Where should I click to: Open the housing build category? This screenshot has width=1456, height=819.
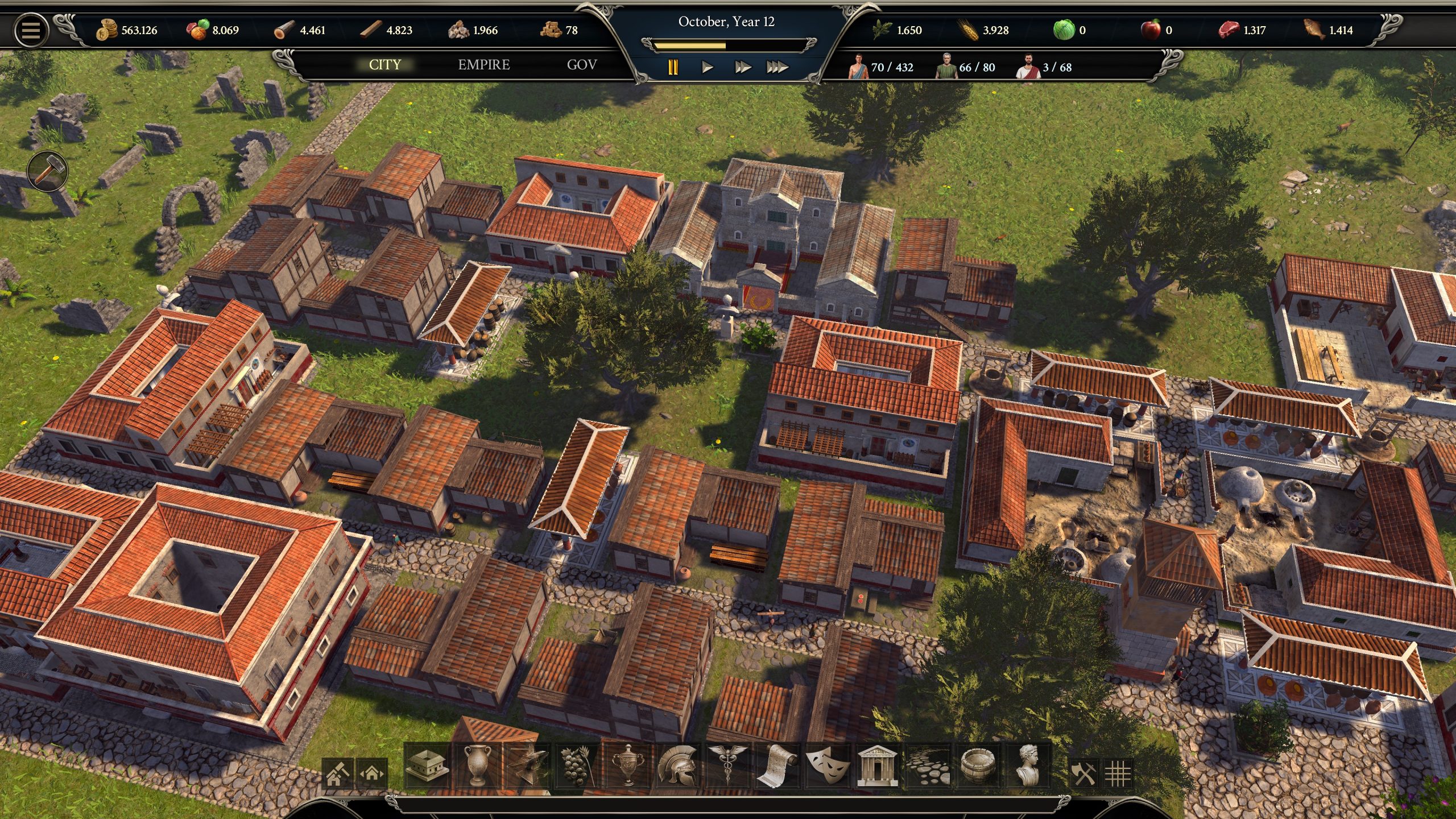point(428,766)
